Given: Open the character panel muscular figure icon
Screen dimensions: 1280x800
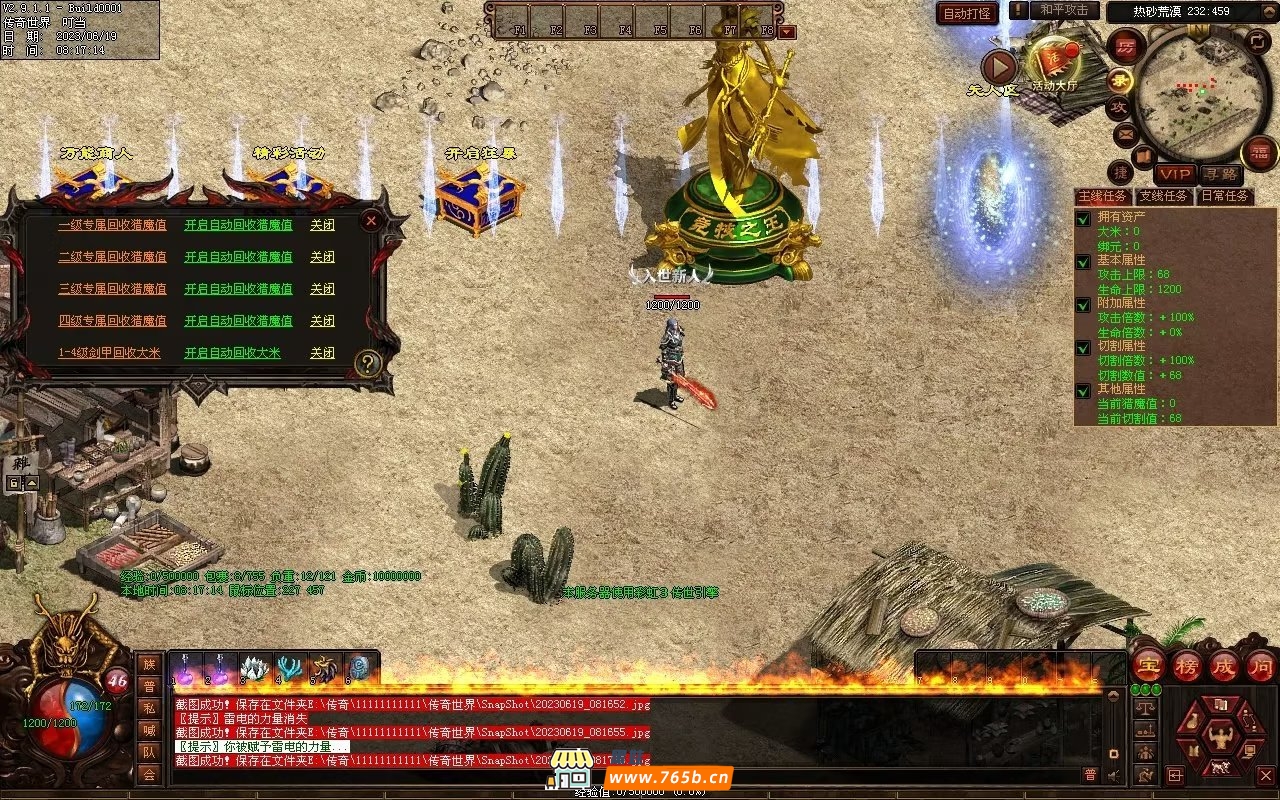Looking at the screenshot, I should click(x=1220, y=737).
